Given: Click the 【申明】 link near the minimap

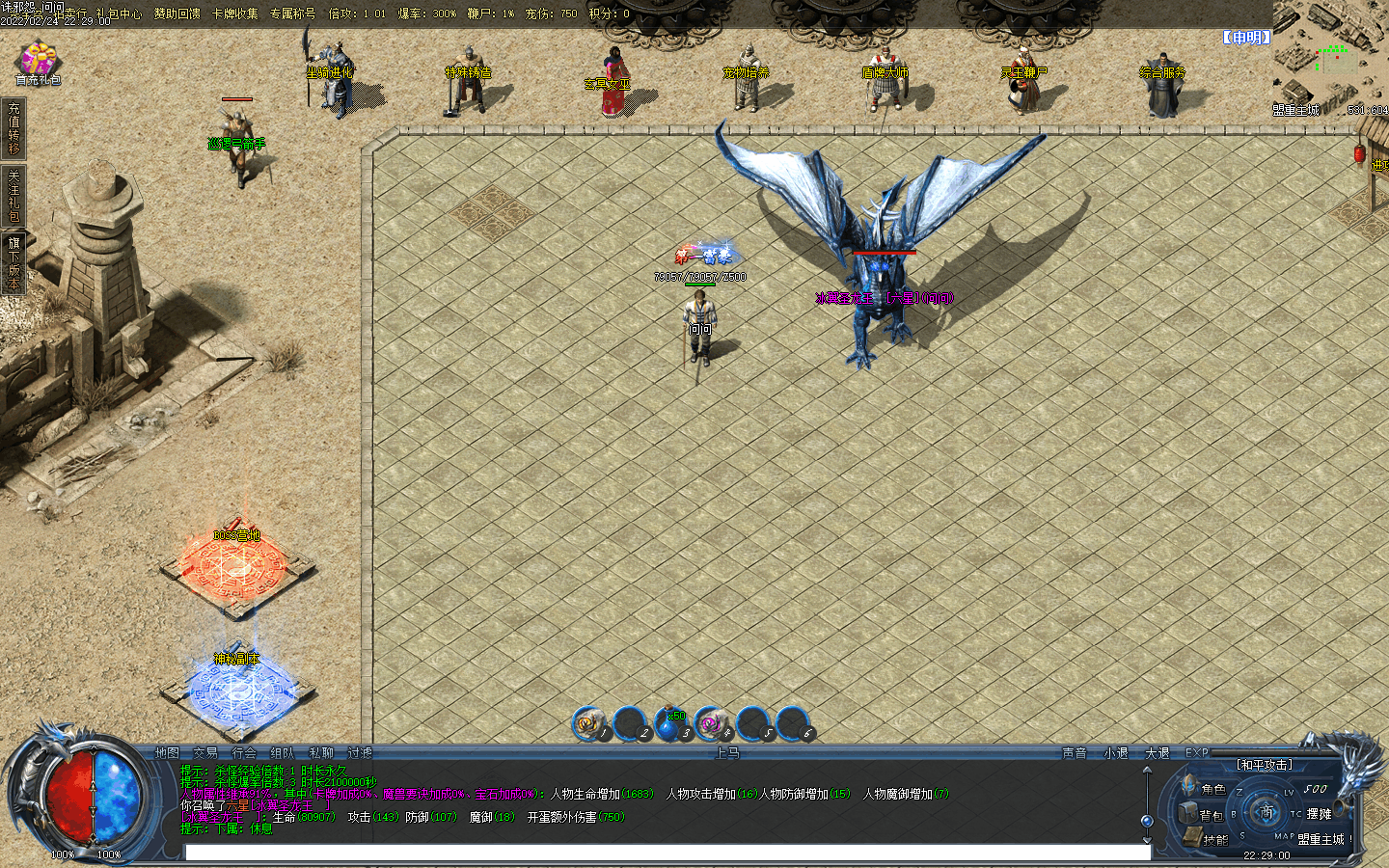Looking at the screenshot, I should (x=1246, y=38).
